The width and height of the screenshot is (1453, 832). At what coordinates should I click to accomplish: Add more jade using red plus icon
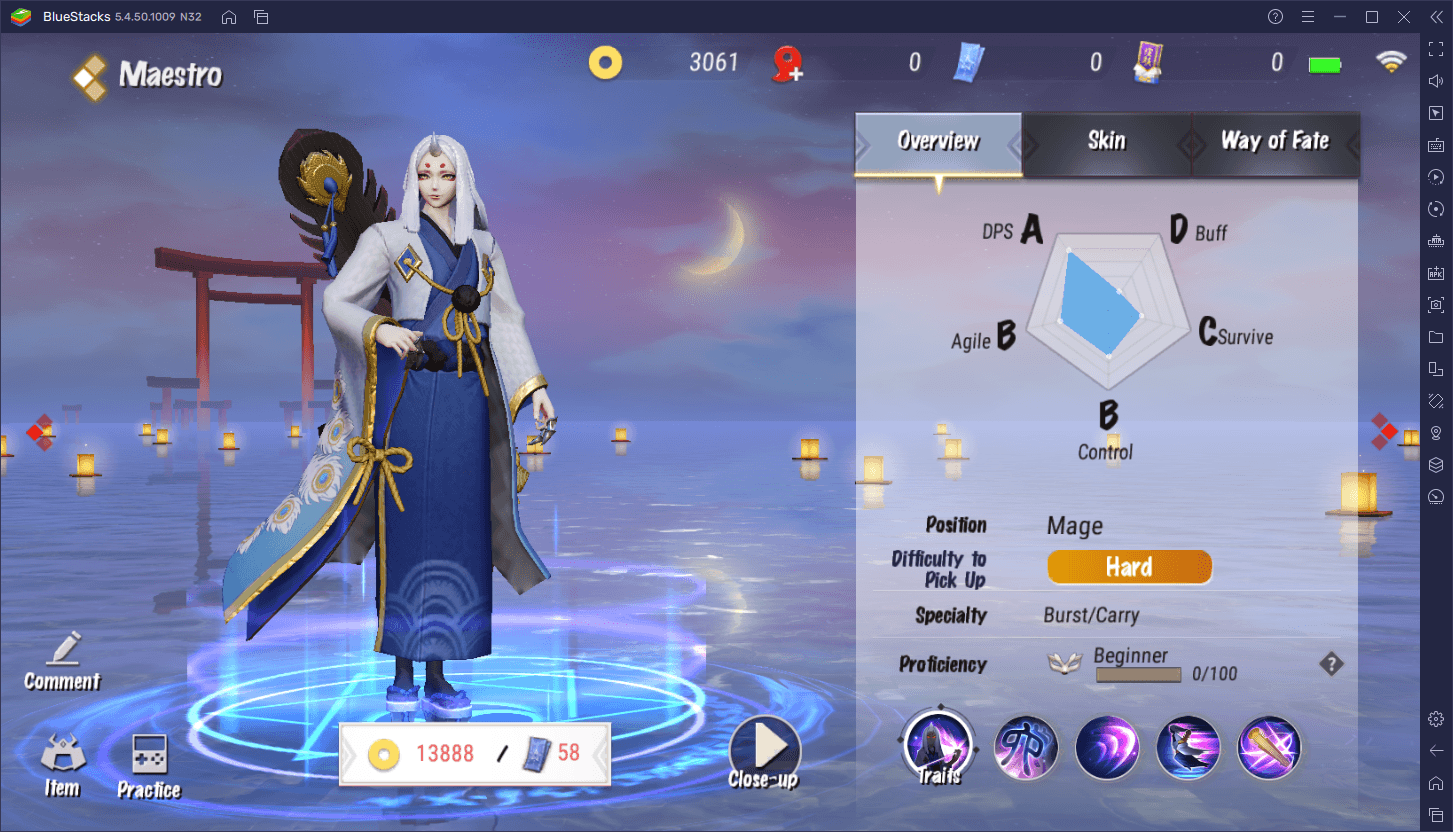788,64
